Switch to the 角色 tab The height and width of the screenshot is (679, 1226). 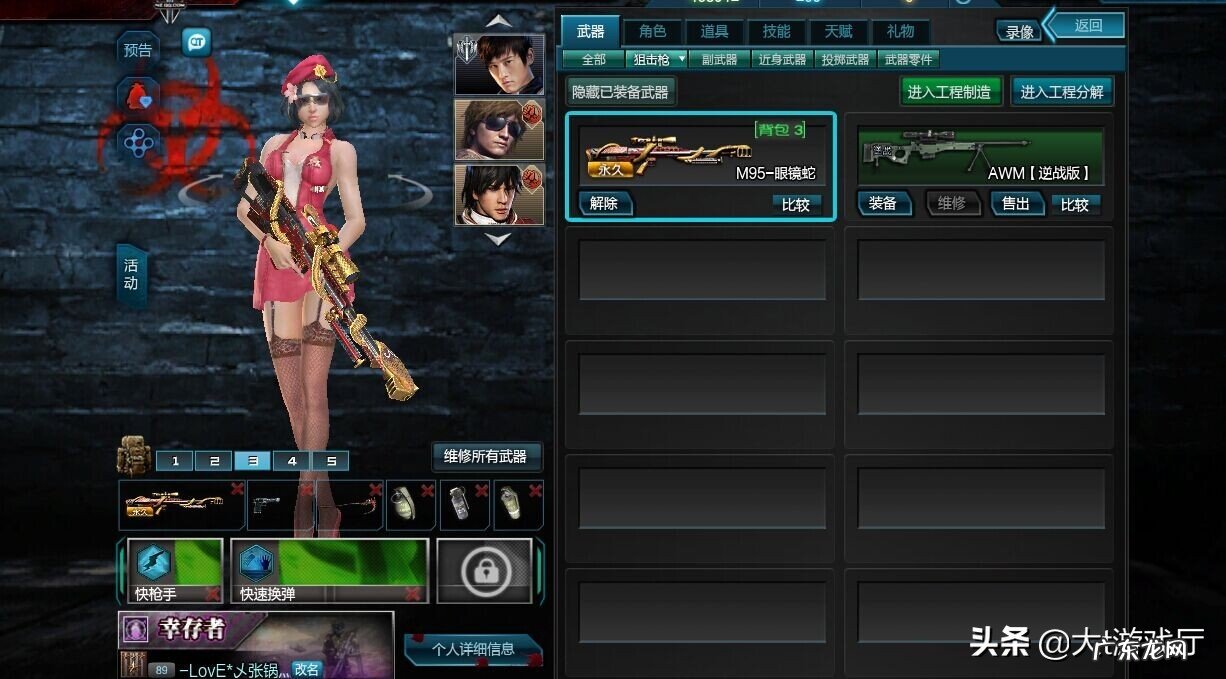(x=652, y=31)
